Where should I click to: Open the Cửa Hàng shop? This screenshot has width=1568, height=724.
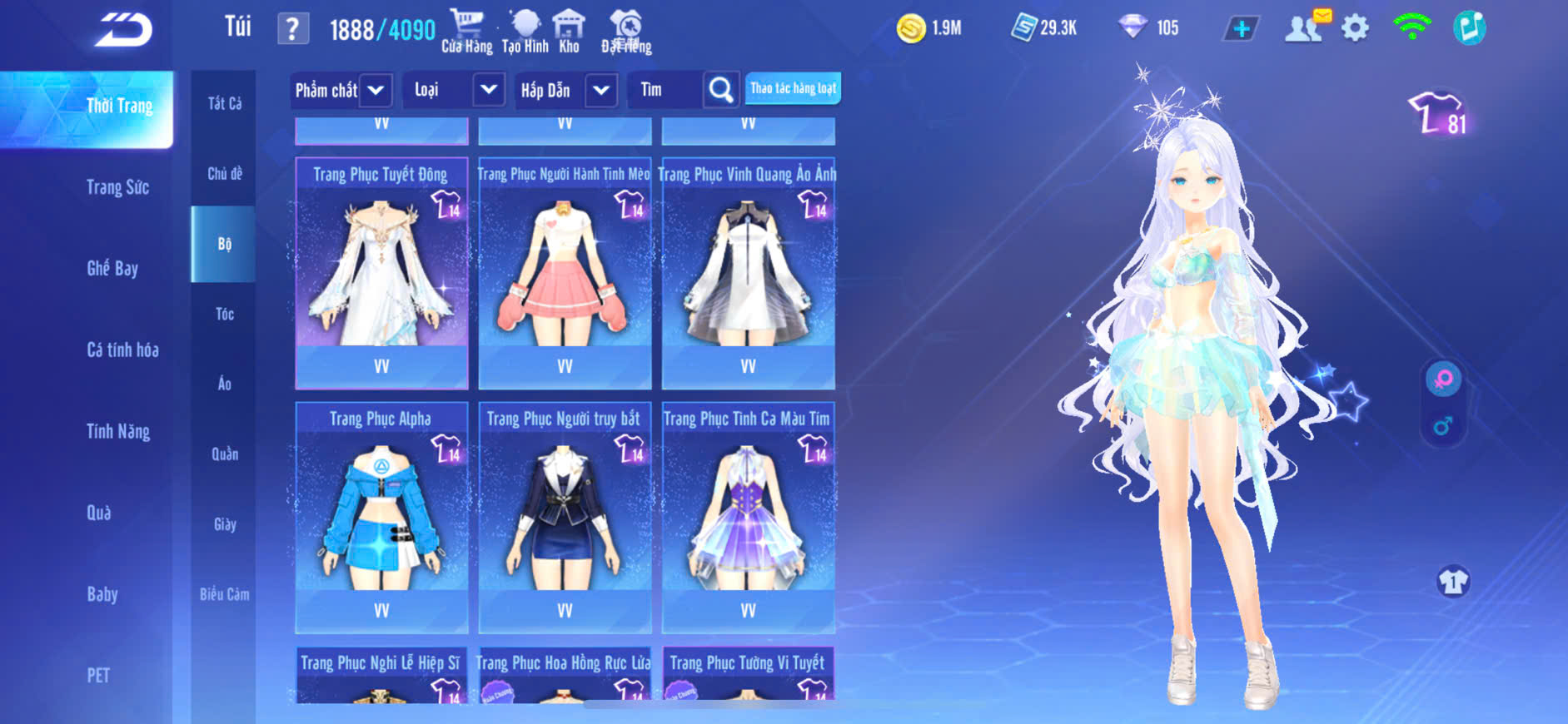[466, 32]
